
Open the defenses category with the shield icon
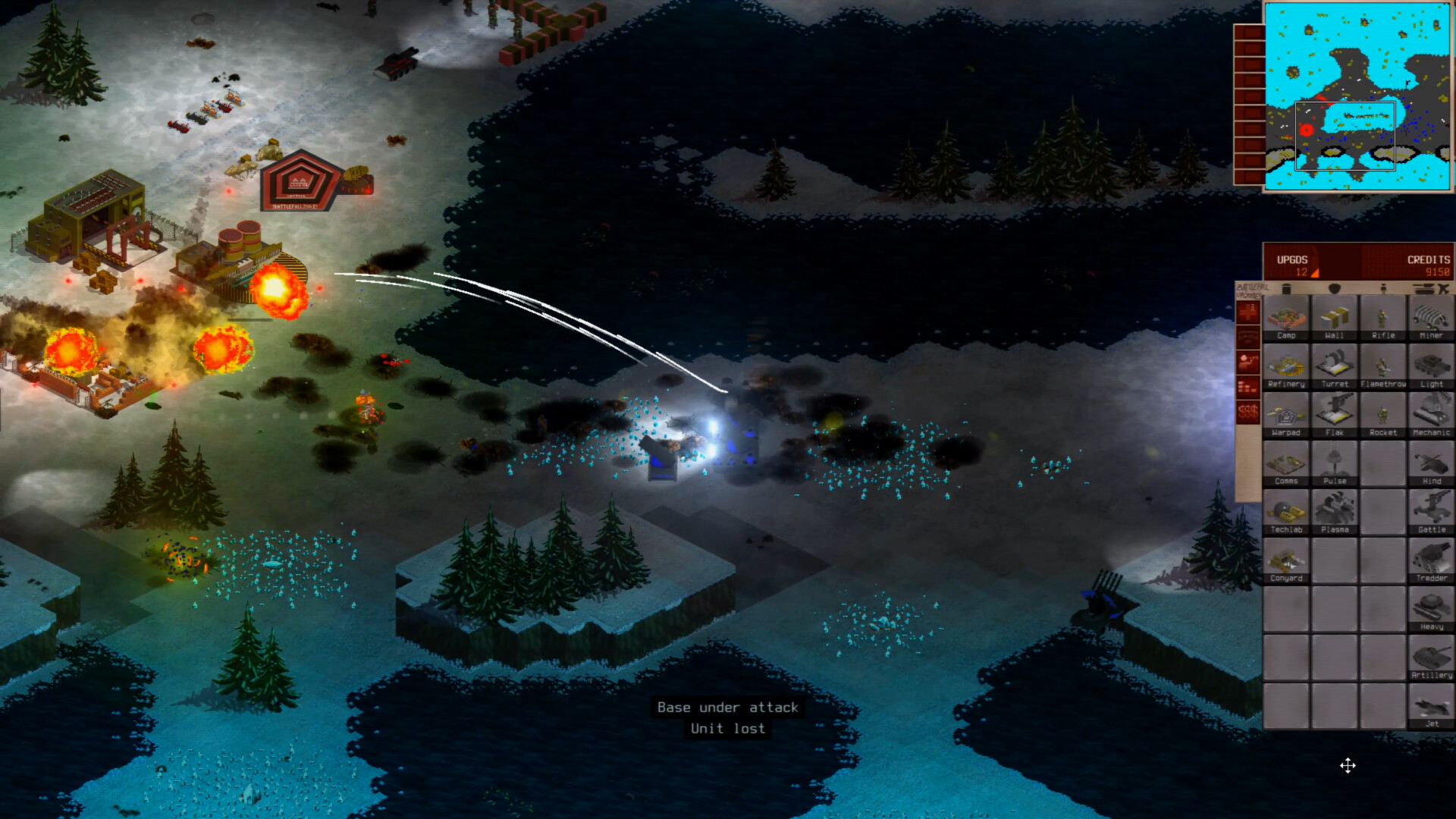point(1333,289)
